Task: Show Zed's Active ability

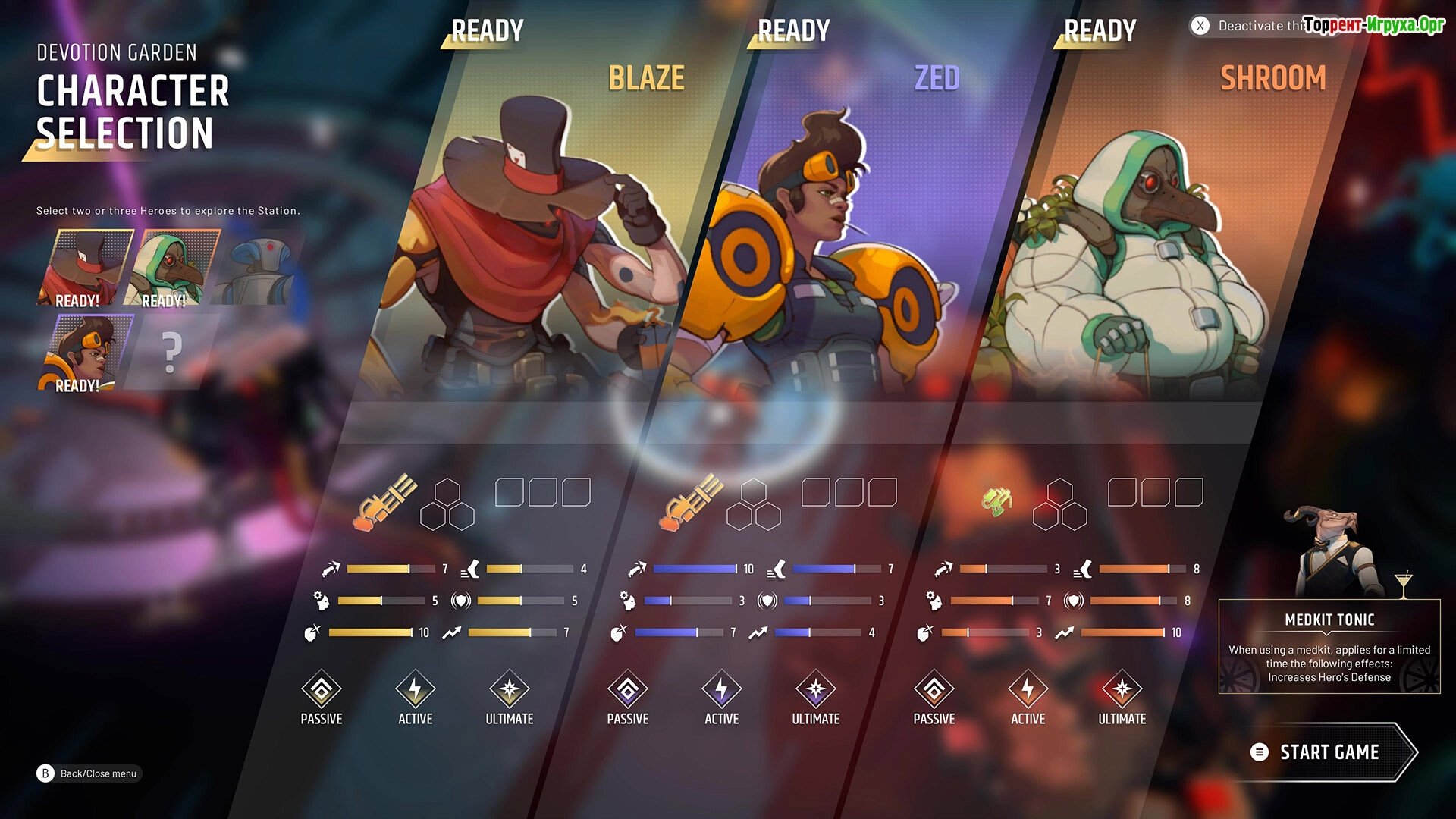Action: 722,698
